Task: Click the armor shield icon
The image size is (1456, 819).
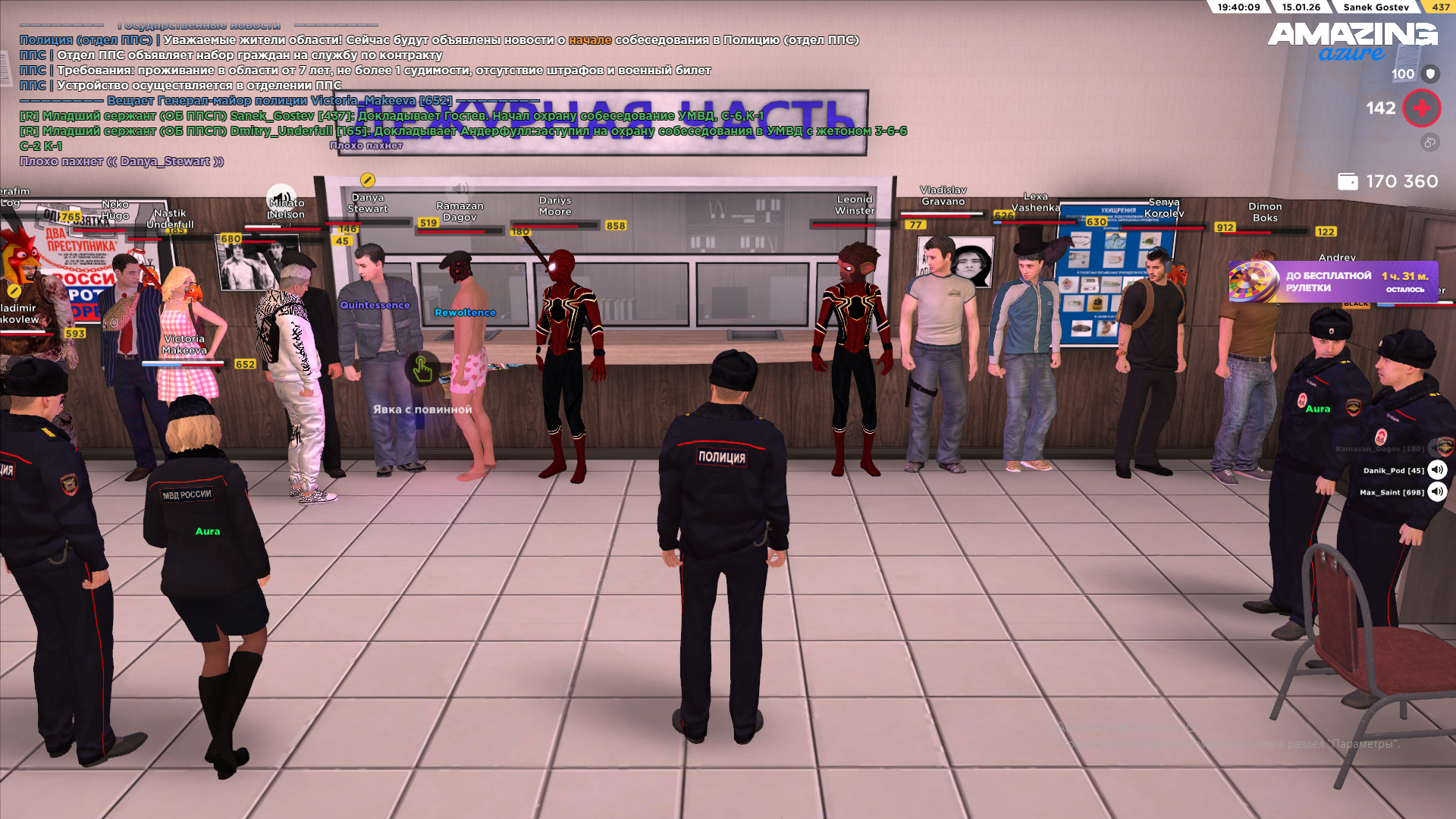Action: click(1430, 74)
